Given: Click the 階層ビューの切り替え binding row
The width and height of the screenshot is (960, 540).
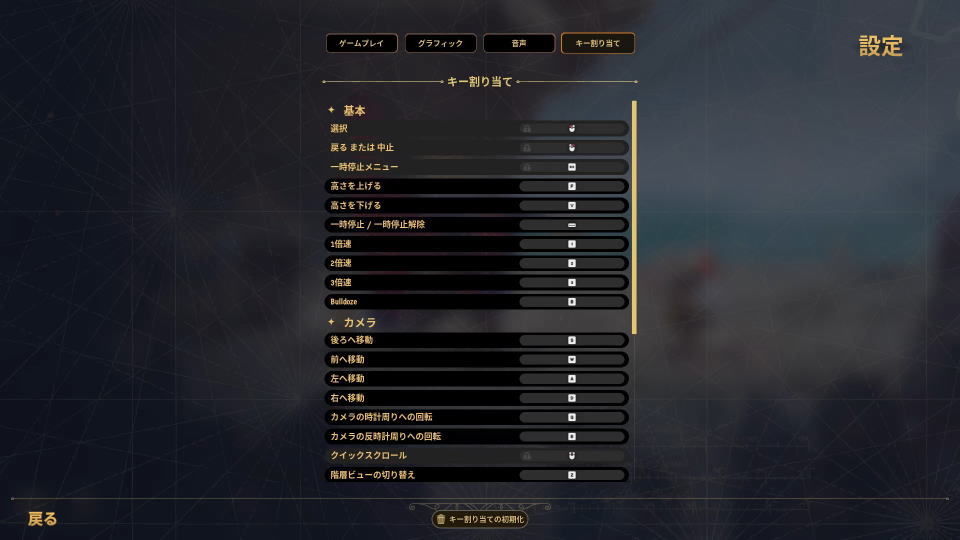Looking at the screenshot, I should (x=571, y=474).
